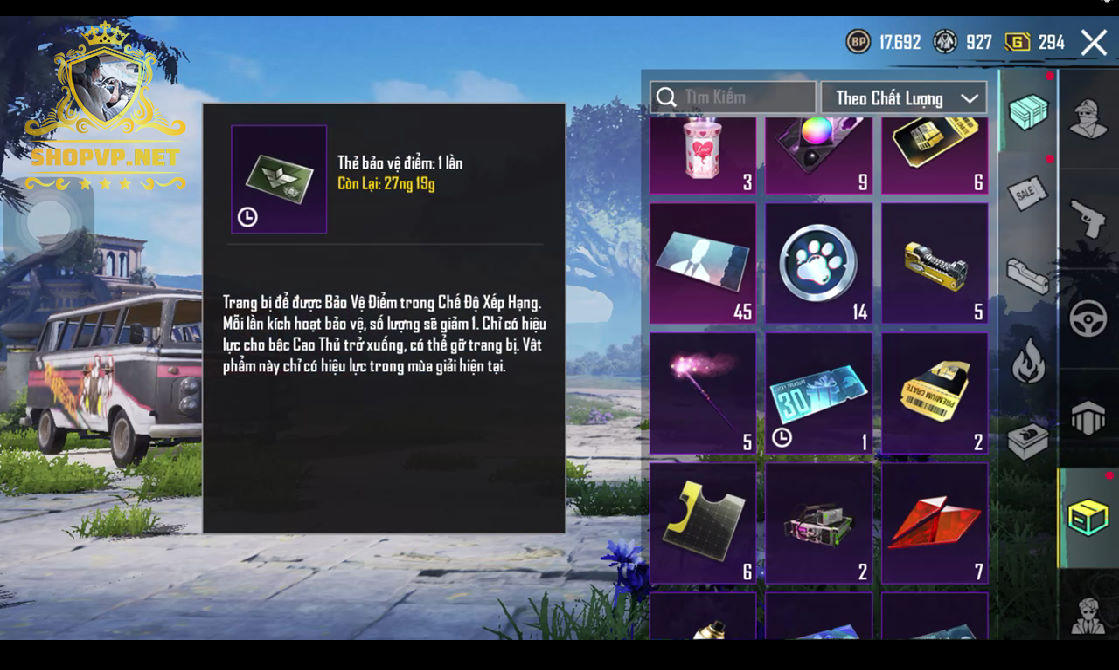
Task: Select the rainbow color orb item
Action: [x=818, y=154]
